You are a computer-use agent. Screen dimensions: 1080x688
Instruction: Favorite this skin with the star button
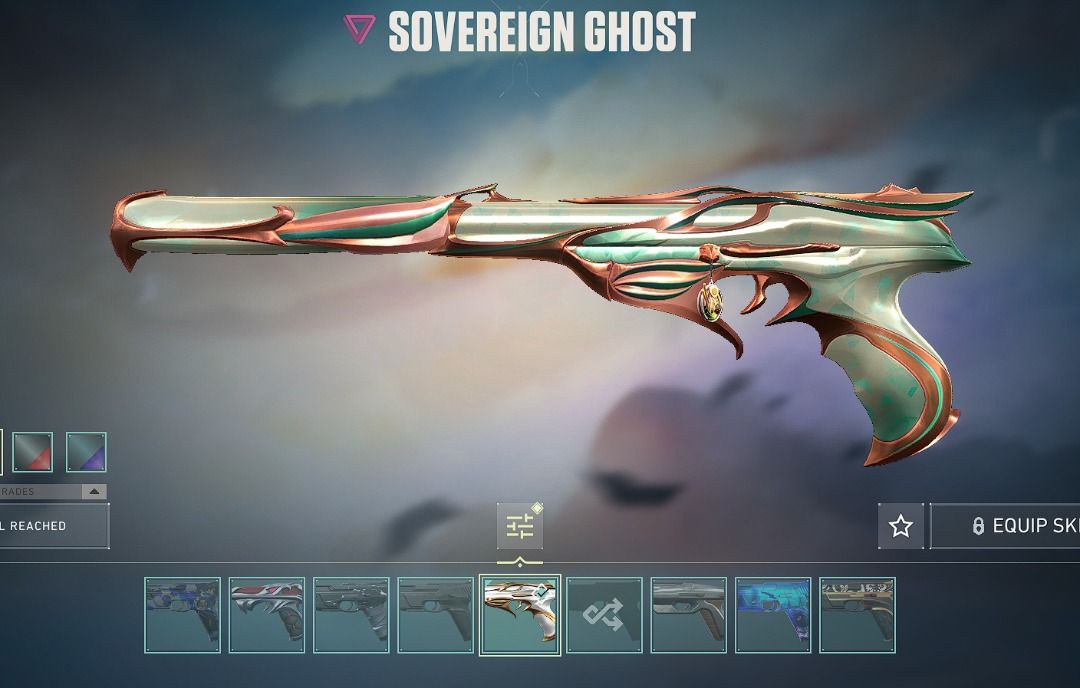point(901,526)
